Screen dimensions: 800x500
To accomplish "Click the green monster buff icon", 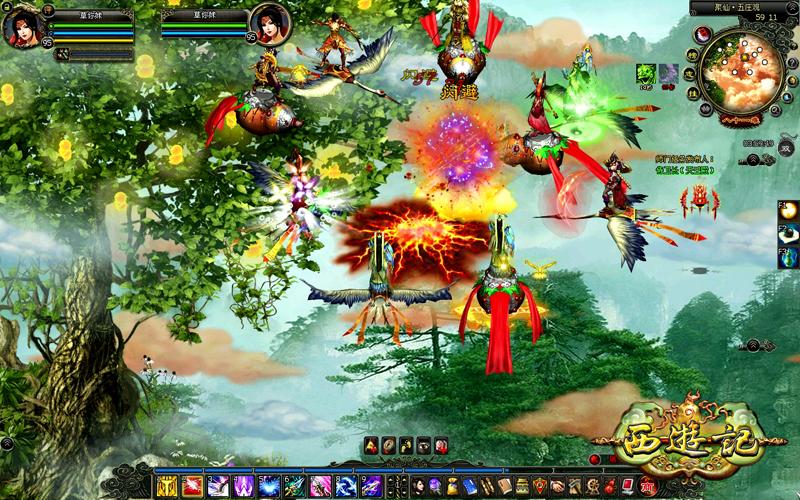I will (x=647, y=74).
